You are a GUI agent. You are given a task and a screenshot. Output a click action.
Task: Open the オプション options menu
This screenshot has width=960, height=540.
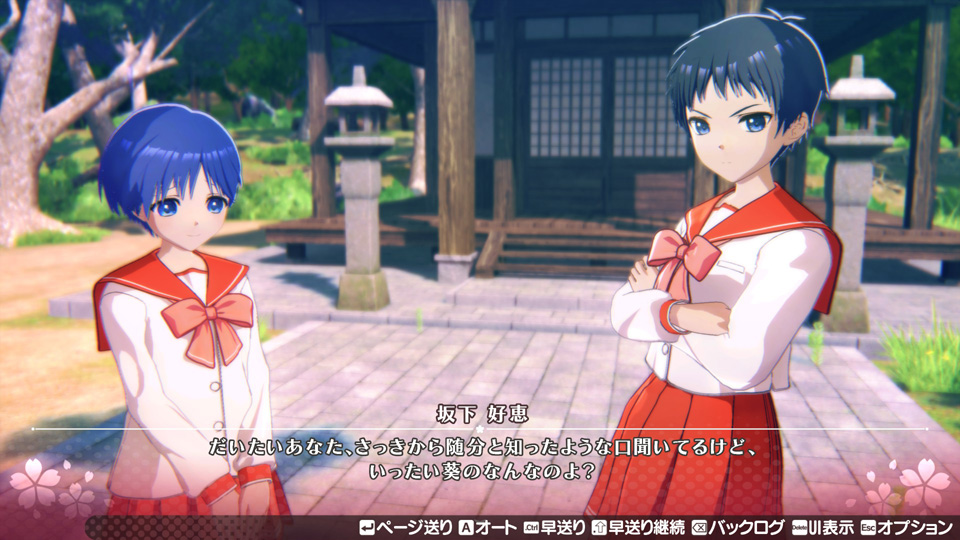click(x=907, y=527)
